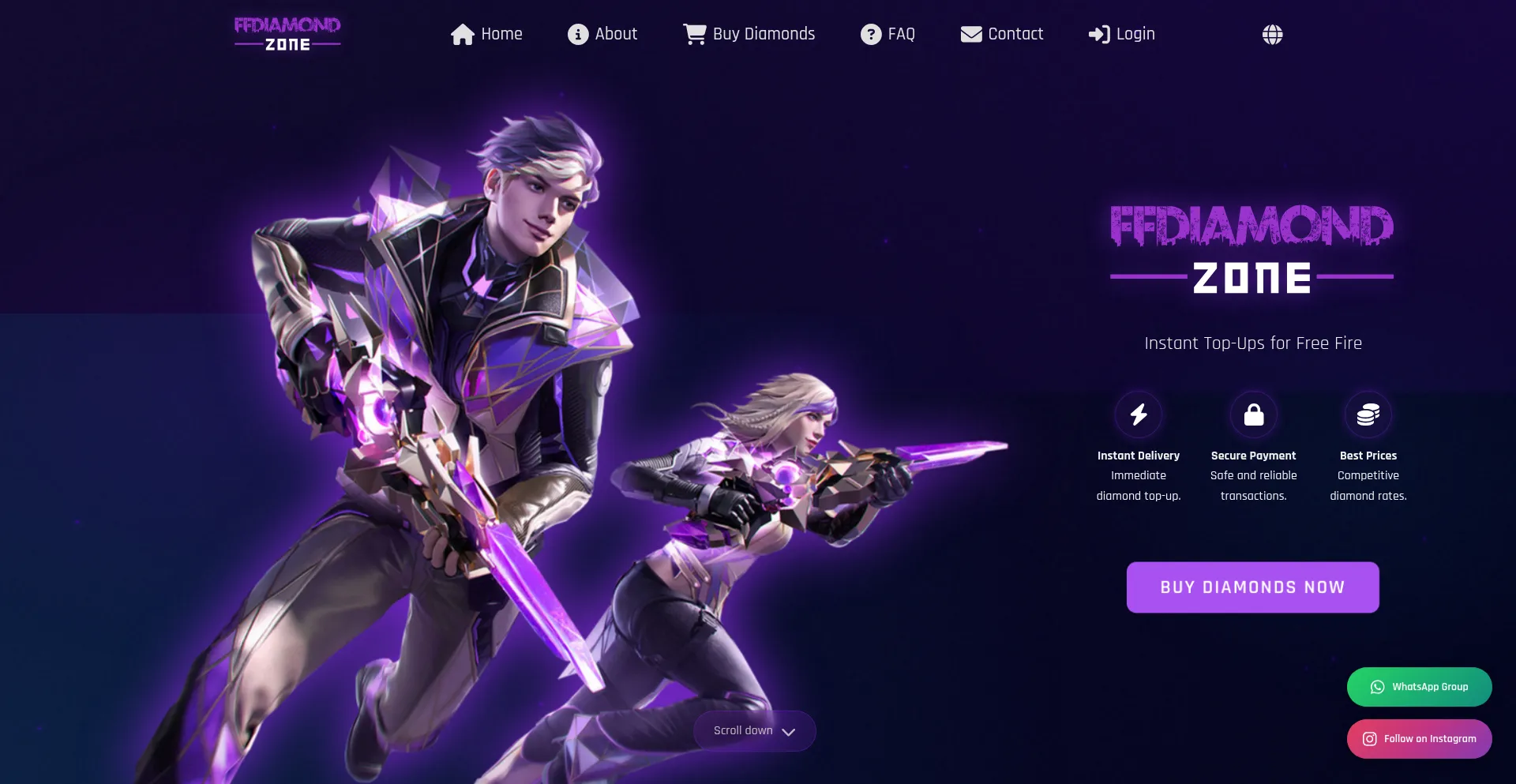Click the Scroll down button
The height and width of the screenshot is (784, 1516).
(x=754, y=731)
